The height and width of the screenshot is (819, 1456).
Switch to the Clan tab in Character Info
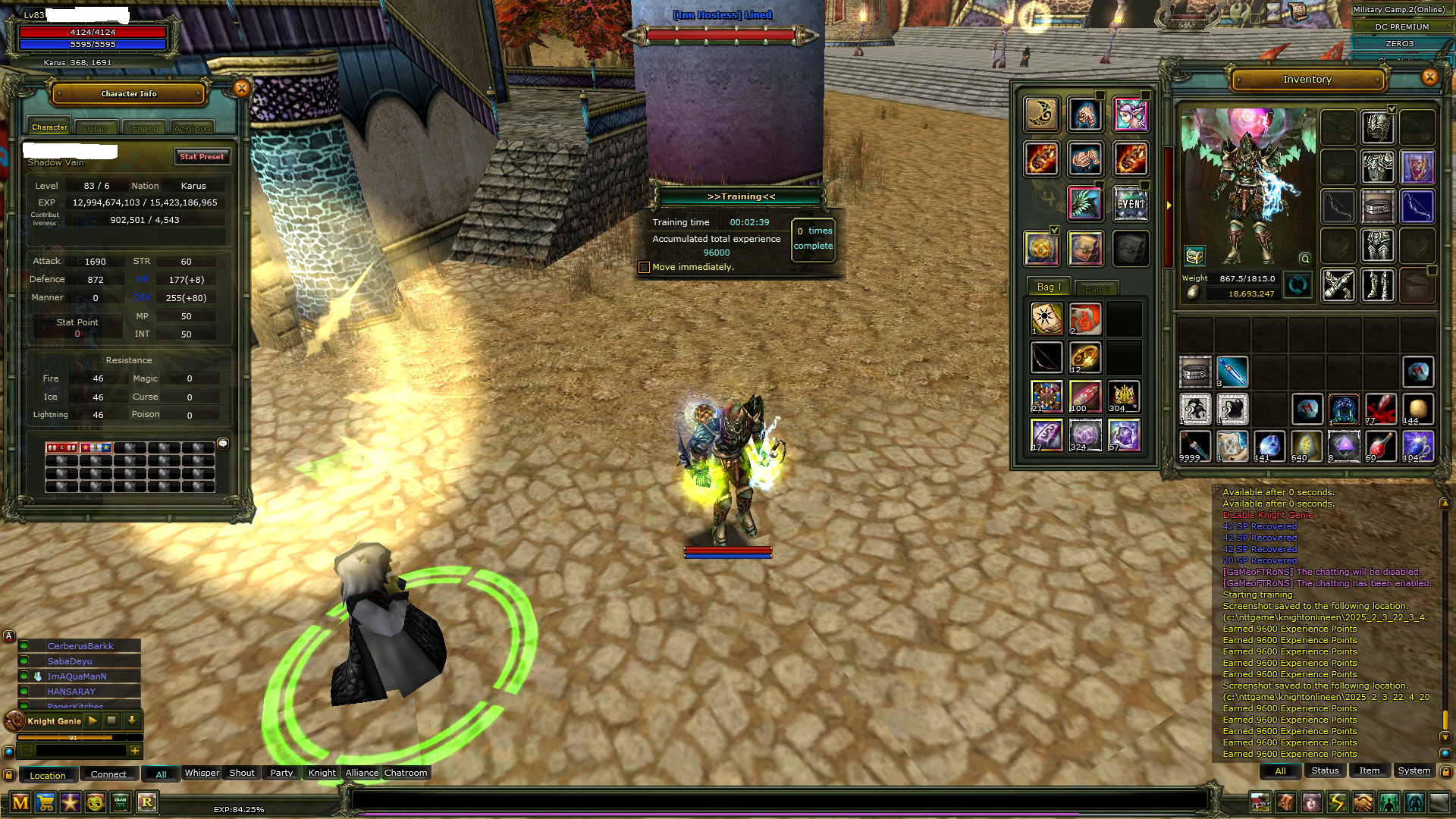[x=96, y=127]
